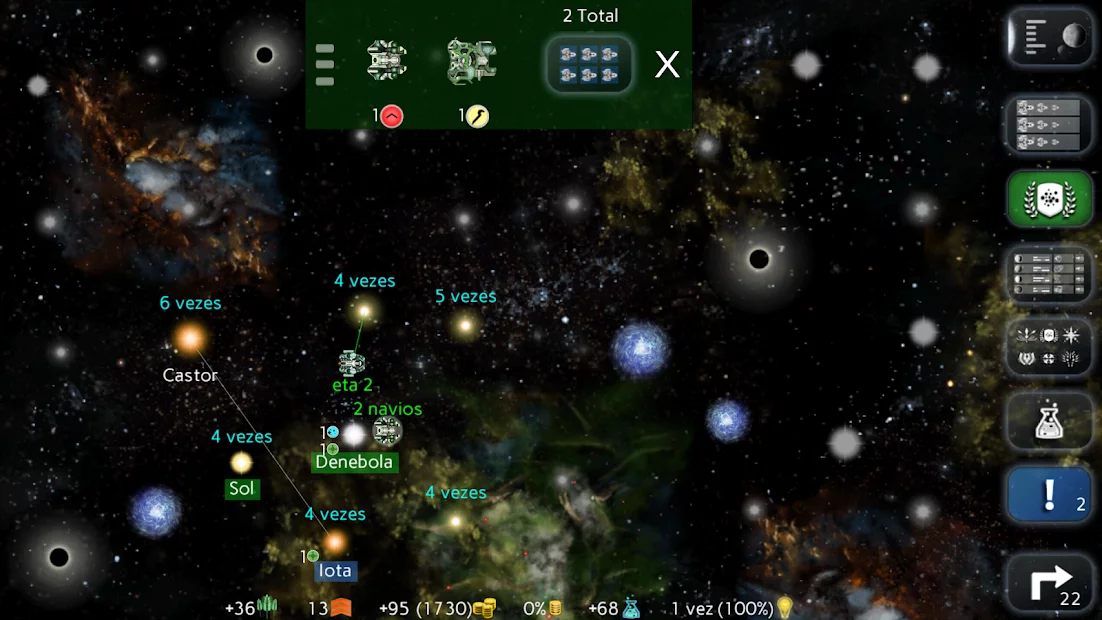End turn 22 with the arrow button
The height and width of the screenshot is (620, 1102).
[1049, 582]
